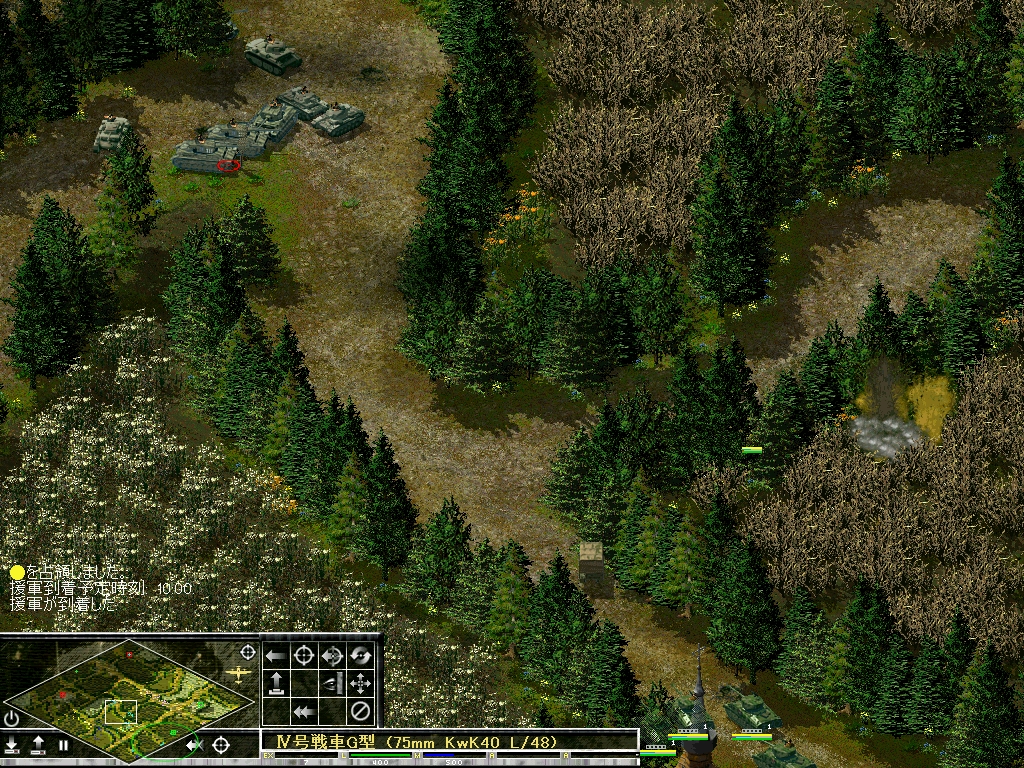Toggle the crossed-out arrow icon below minimap
The image size is (1024, 768).
pyautogui.click(x=196, y=744)
